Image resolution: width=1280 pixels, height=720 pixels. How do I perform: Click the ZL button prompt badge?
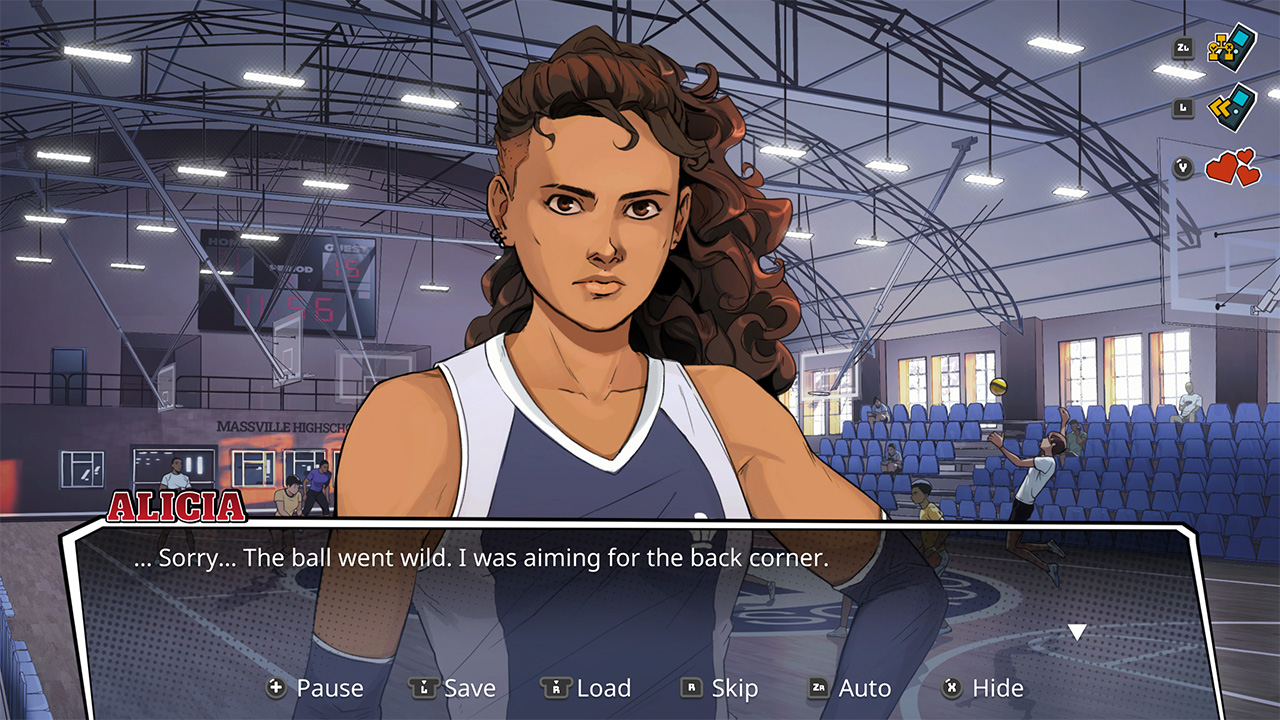click(x=1182, y=47)
